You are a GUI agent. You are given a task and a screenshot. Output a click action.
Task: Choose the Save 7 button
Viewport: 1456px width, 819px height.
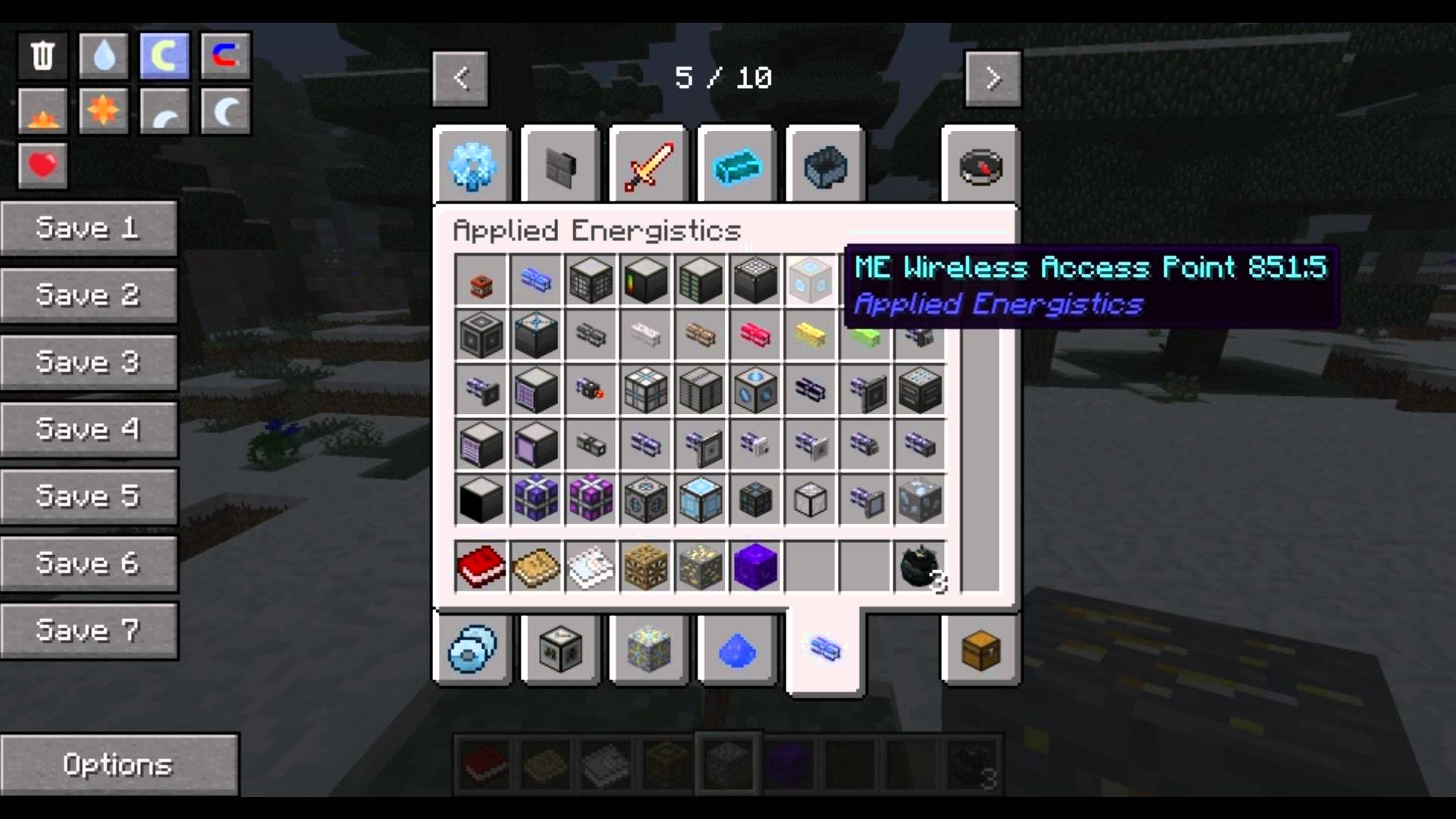(x=89, y=630)
